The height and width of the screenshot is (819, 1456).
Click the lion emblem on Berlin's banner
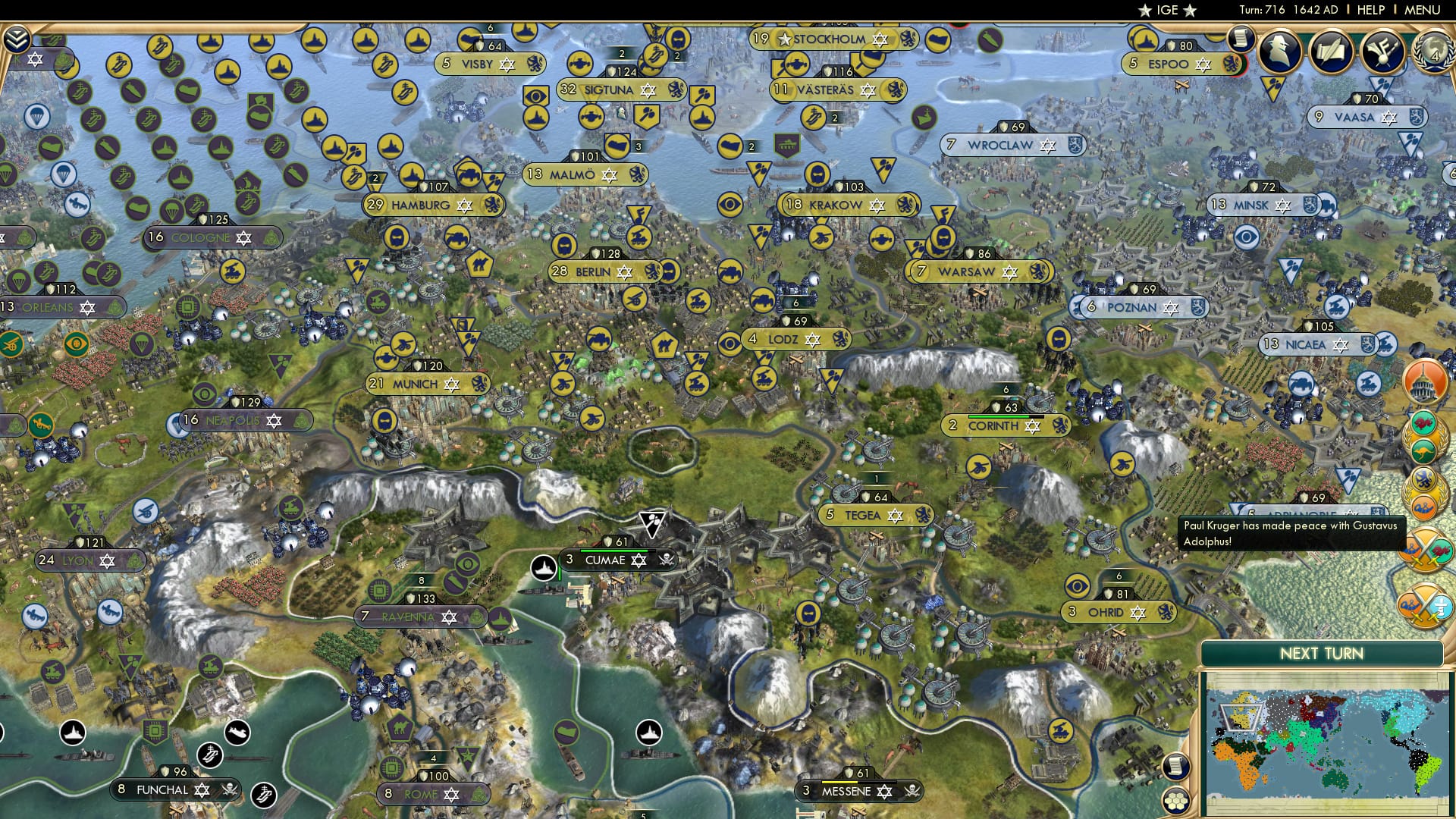tap(652, 271)
